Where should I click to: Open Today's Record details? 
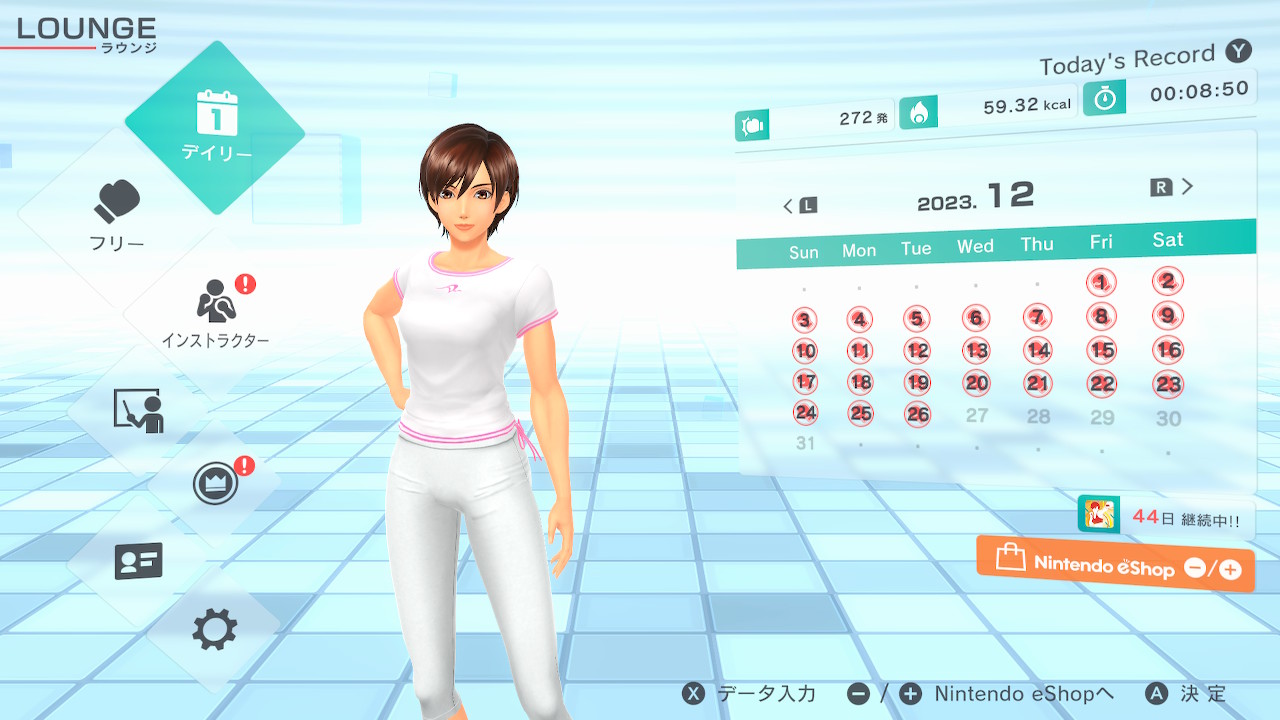coord(1142,60)
